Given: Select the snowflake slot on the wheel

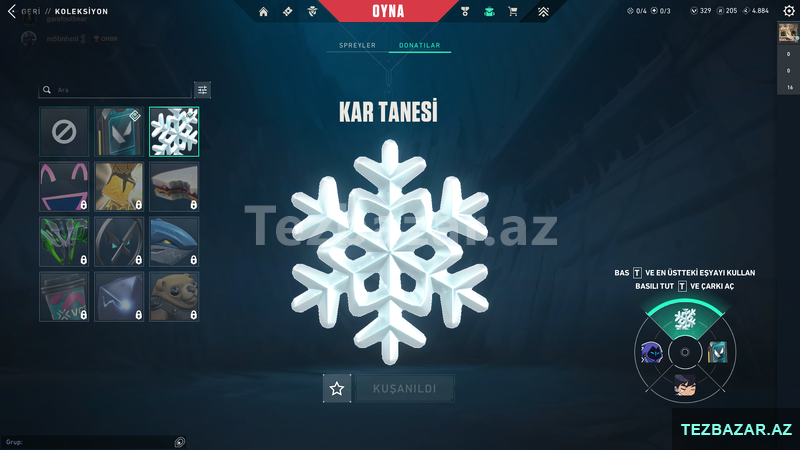Looking at the screenshot, I should coord(685,319).
